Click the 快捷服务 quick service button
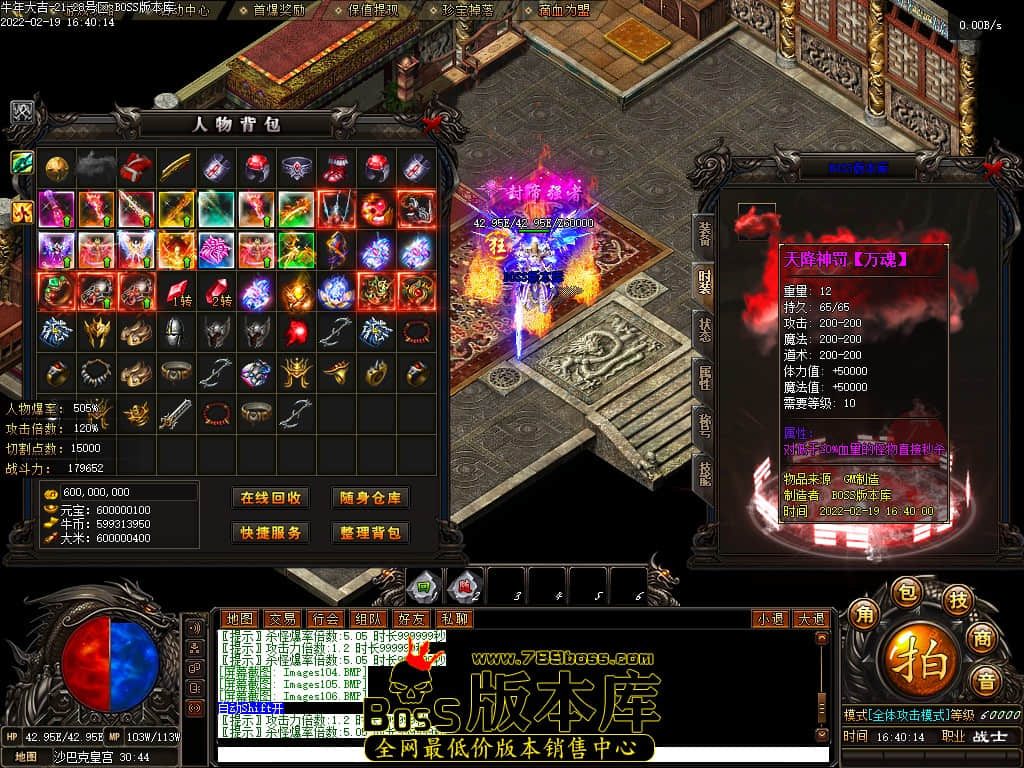Viewport: 1024px width, 768px height. pyautogui.click(x=270, y=533)
